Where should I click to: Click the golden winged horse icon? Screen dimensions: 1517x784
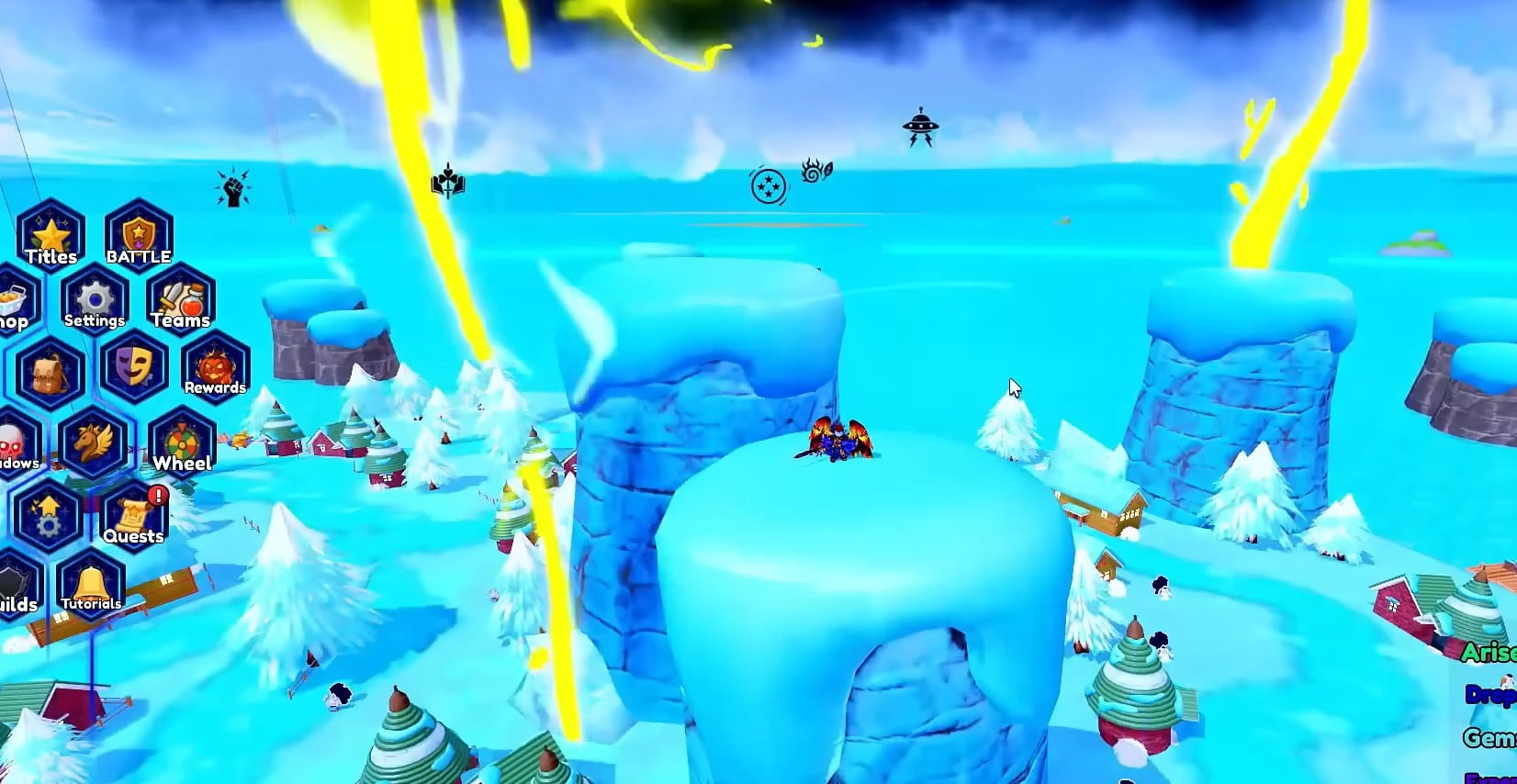coord(94,442)
